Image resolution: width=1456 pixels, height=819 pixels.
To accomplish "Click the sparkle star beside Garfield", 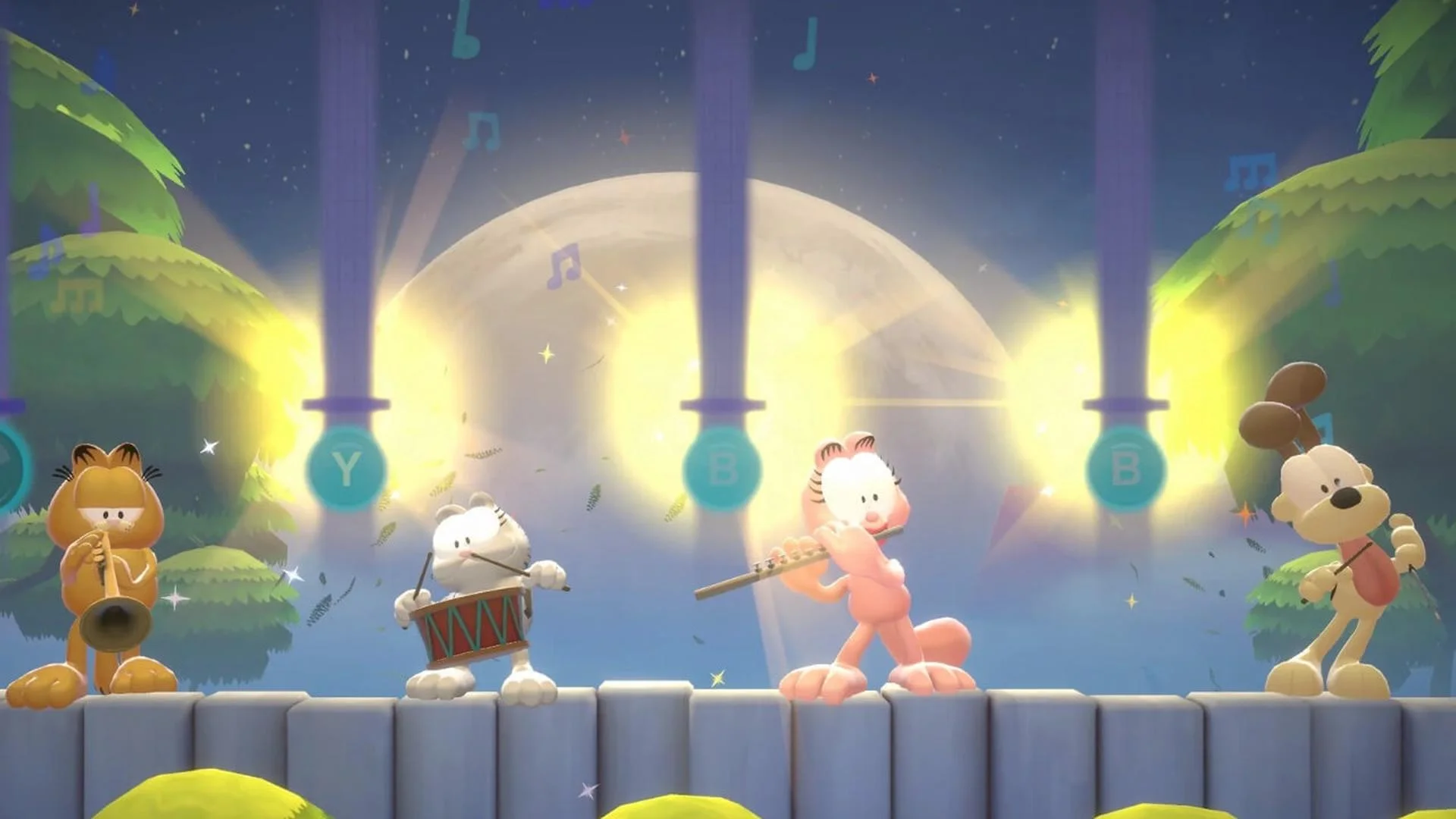I will 210,447.
